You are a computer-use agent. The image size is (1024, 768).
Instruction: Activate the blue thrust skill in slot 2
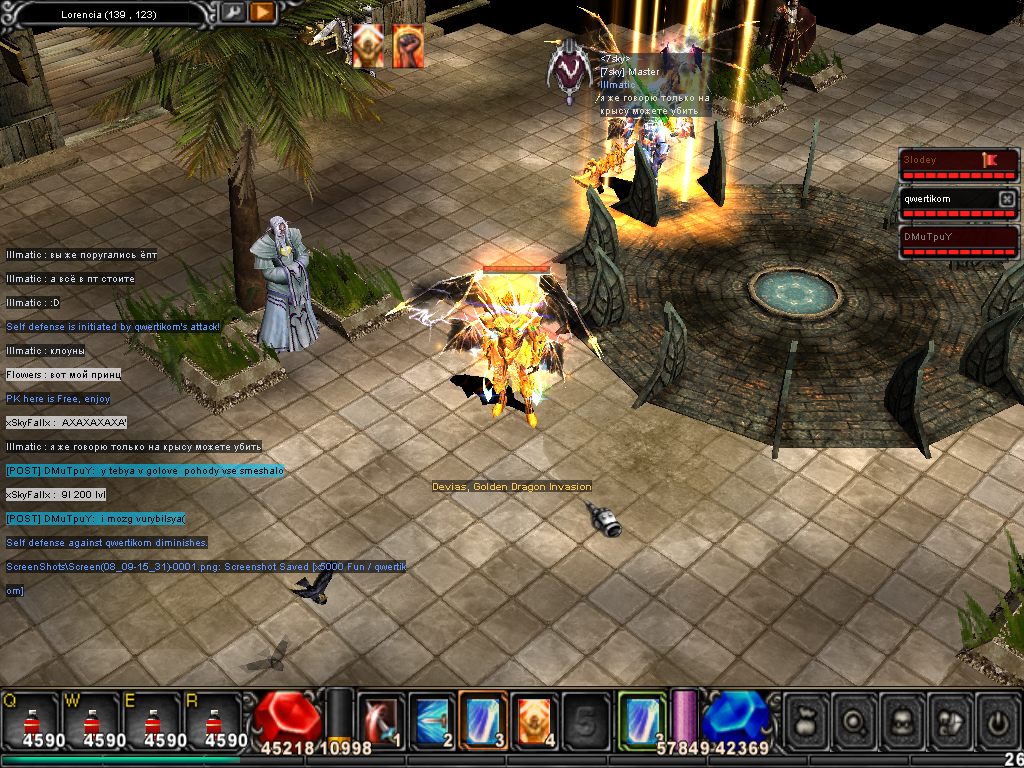coord(433,720)
